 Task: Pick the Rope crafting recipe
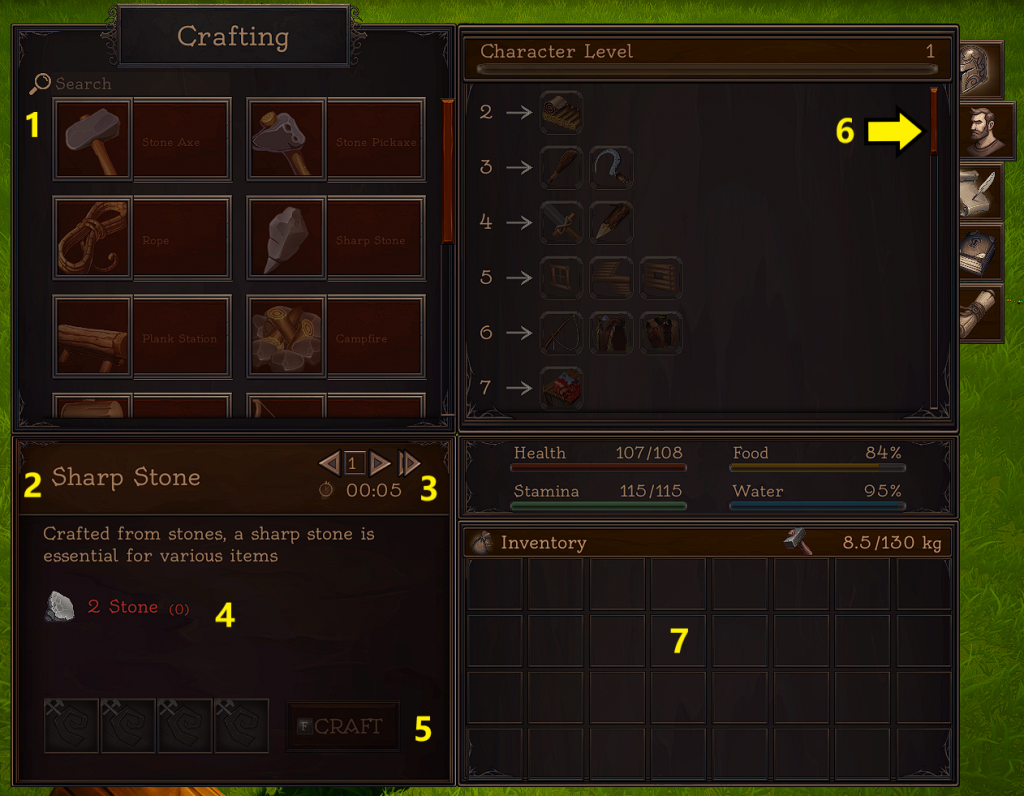pyautogui.click(x=142, y=237)
